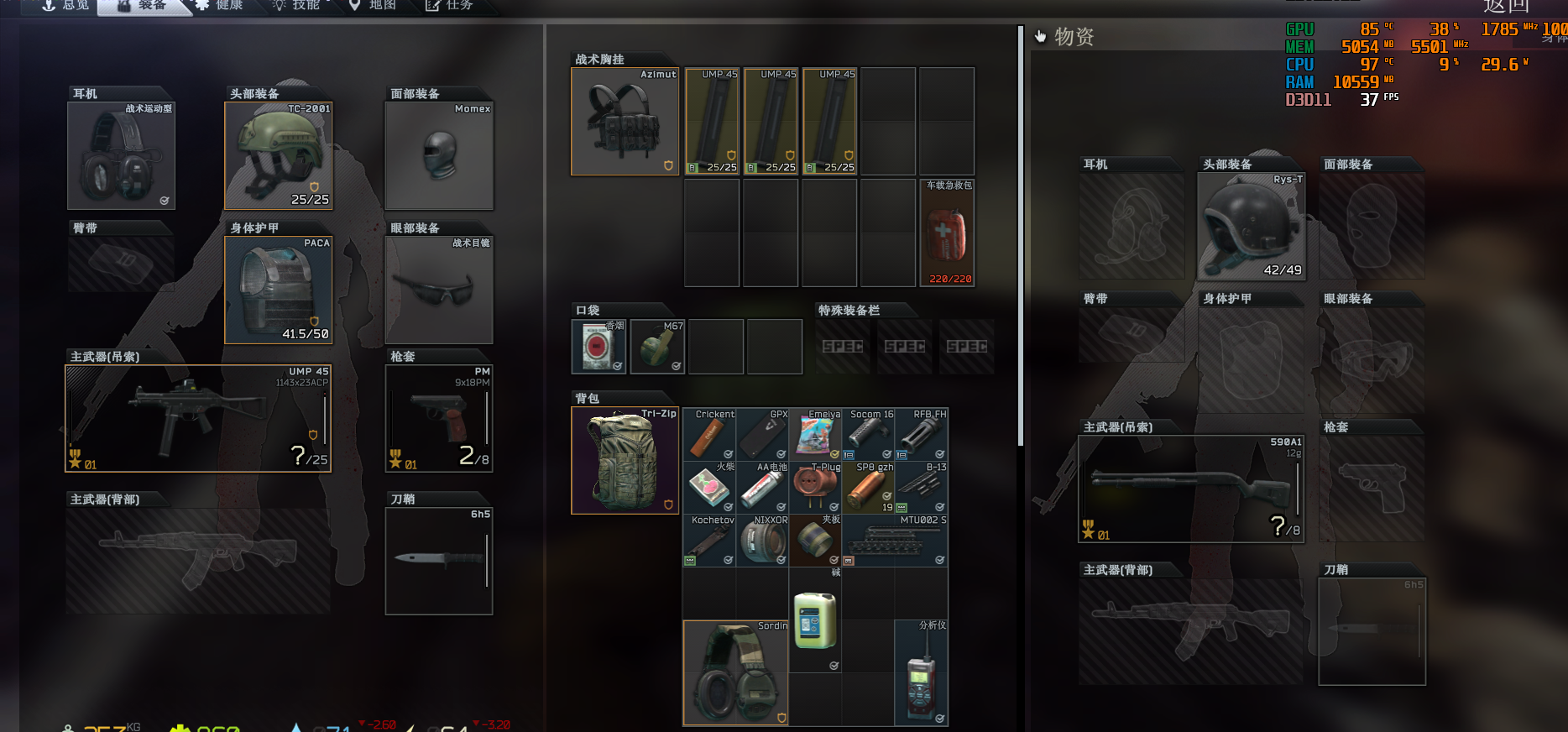Select the 590A1 shotgun in loot panel
This screenshot has height=732, width=1568.
tap(1190, 489)
